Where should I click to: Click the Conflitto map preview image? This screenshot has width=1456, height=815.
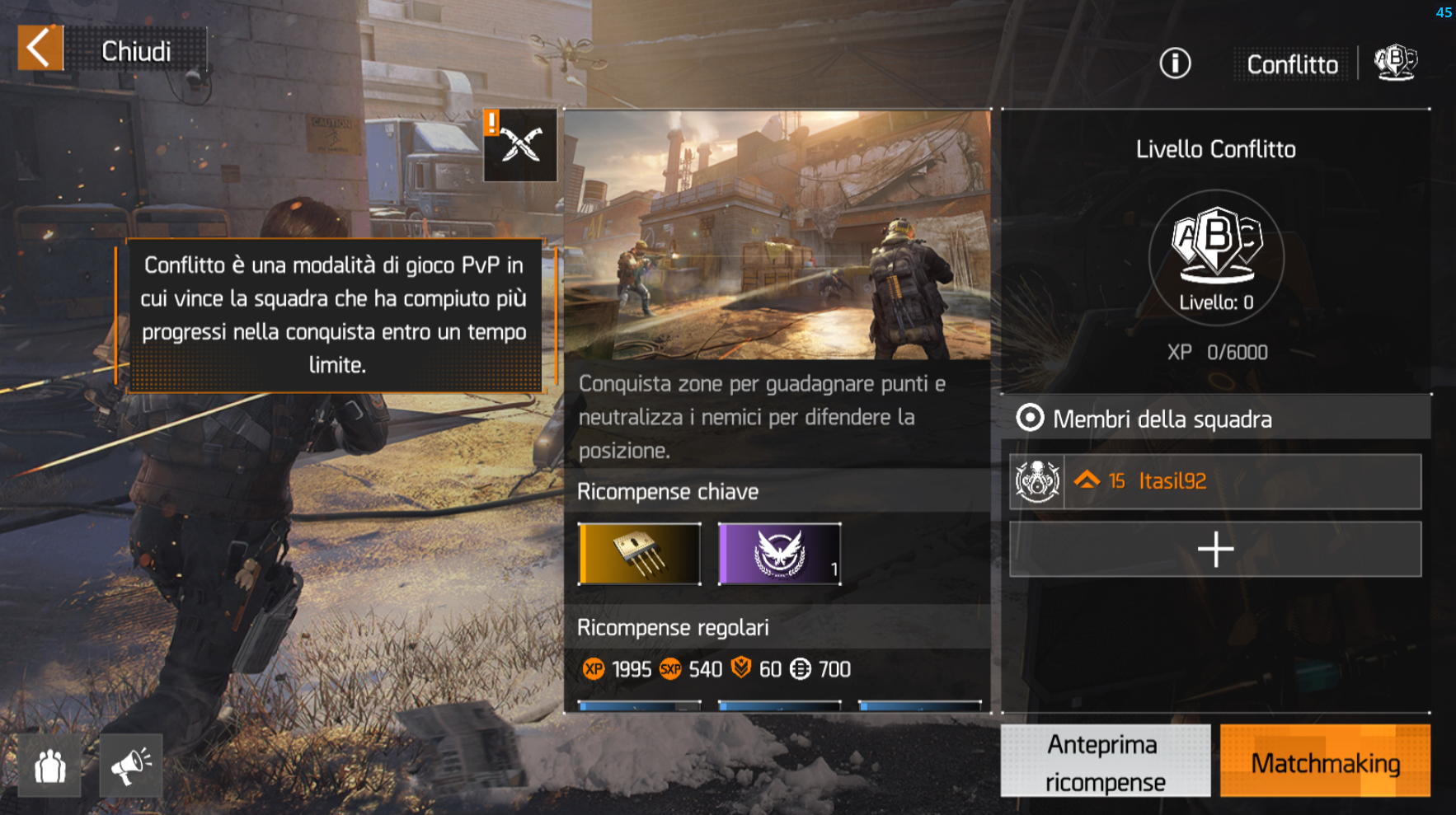(777, 236)
